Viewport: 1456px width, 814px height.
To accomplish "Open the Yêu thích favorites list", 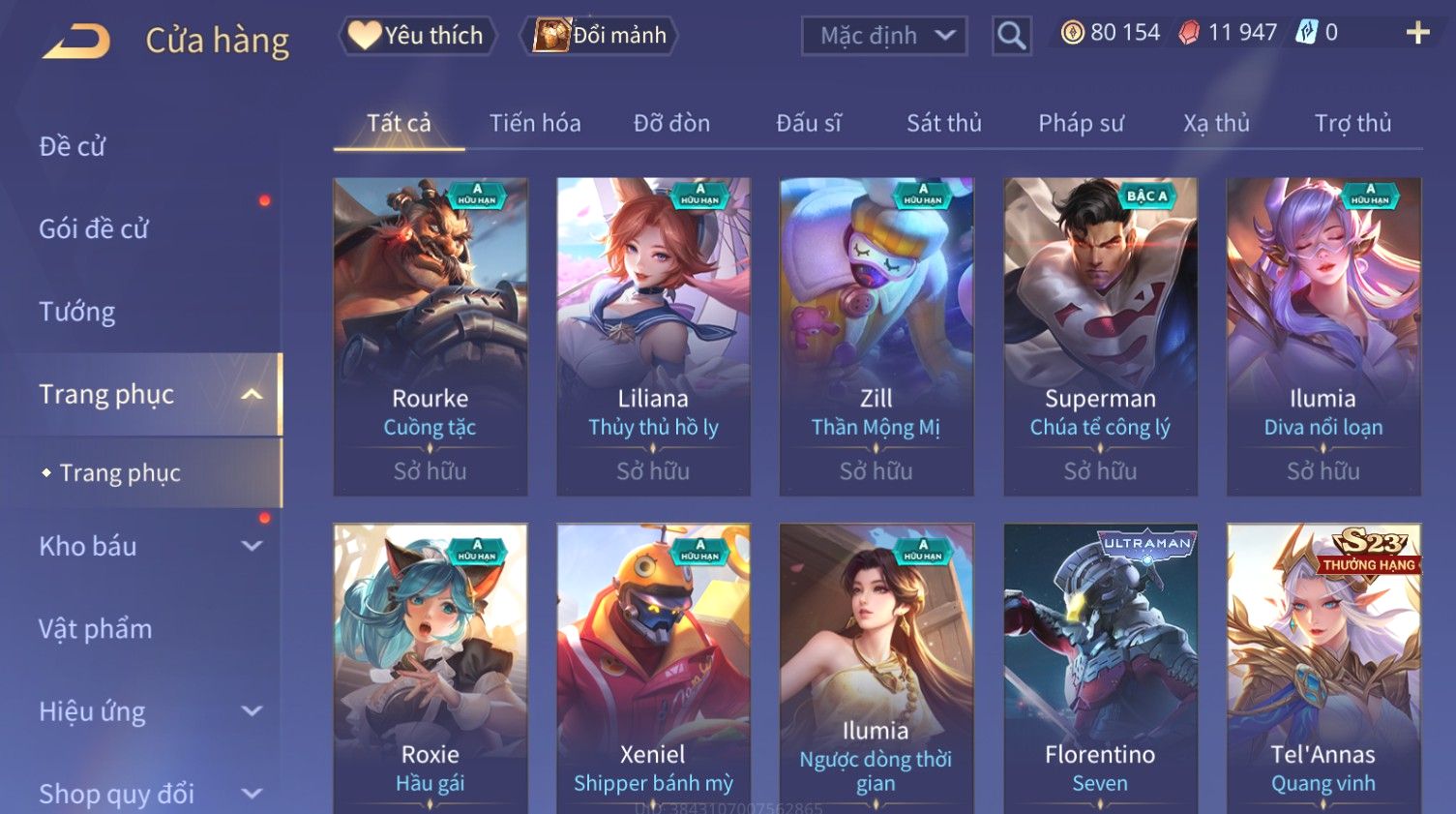I will 417,36.
